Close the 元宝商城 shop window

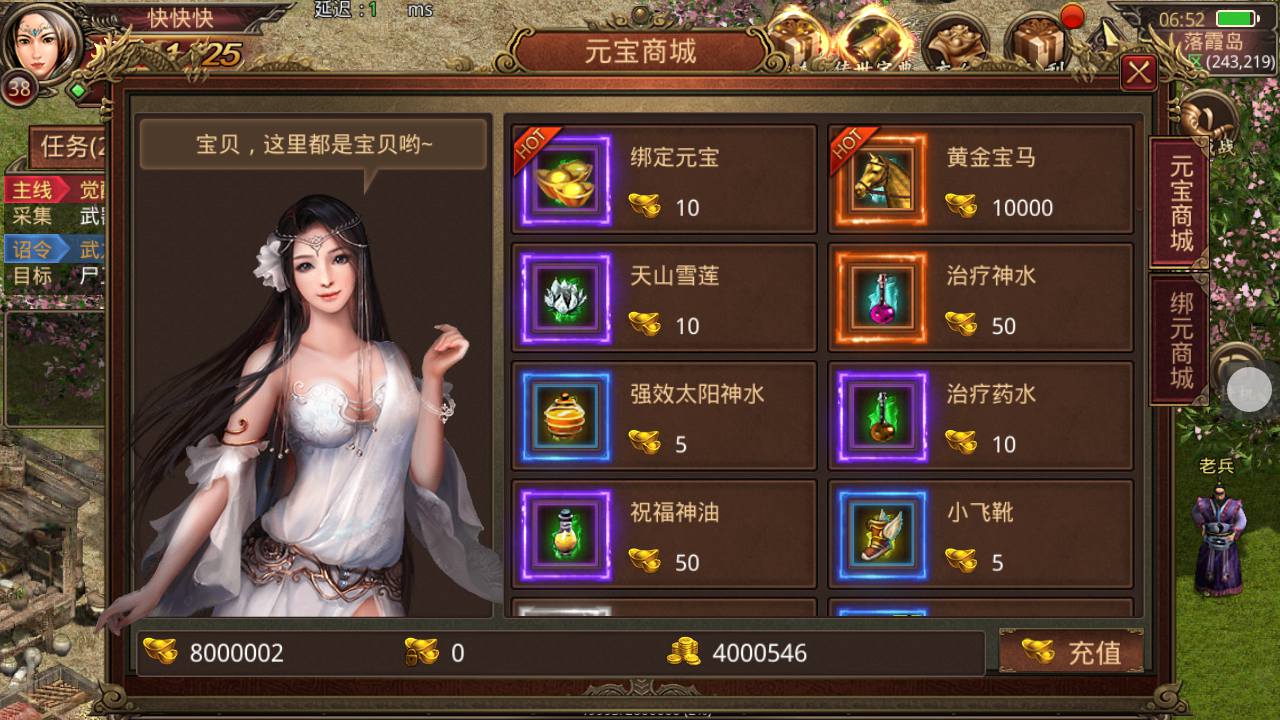pyautogui.click(x=1138, y=72)
